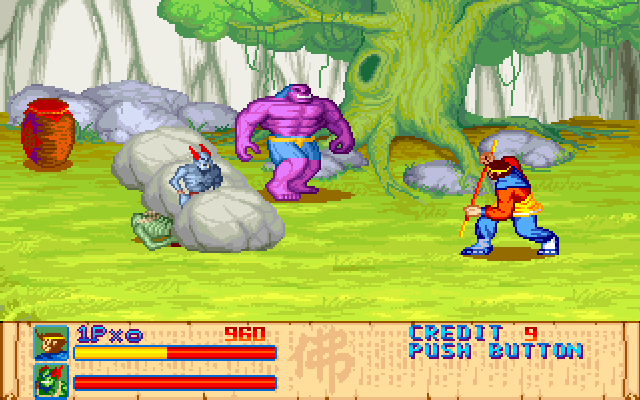This screenshot has width=640, height=400.
Task: Click the player one monkey portrait
Action: tap(50, 343)
